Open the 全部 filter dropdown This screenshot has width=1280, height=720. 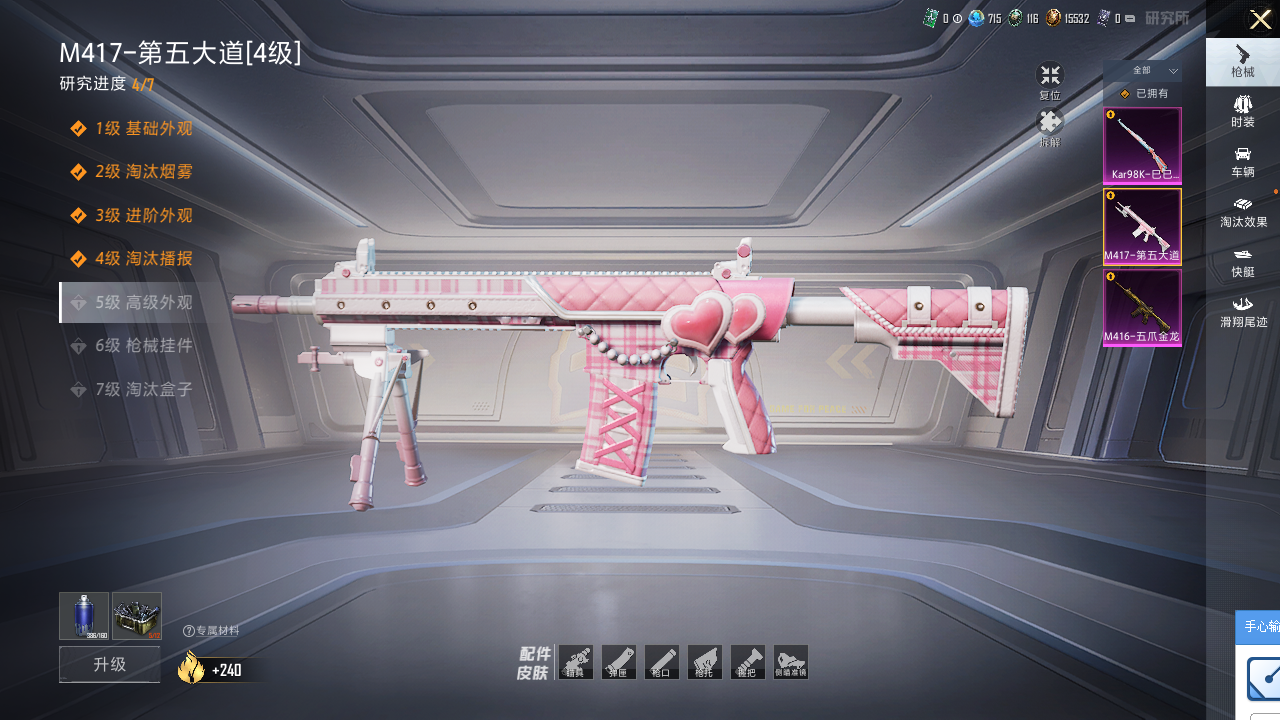pyautogui.click(x=1142, y=71)
